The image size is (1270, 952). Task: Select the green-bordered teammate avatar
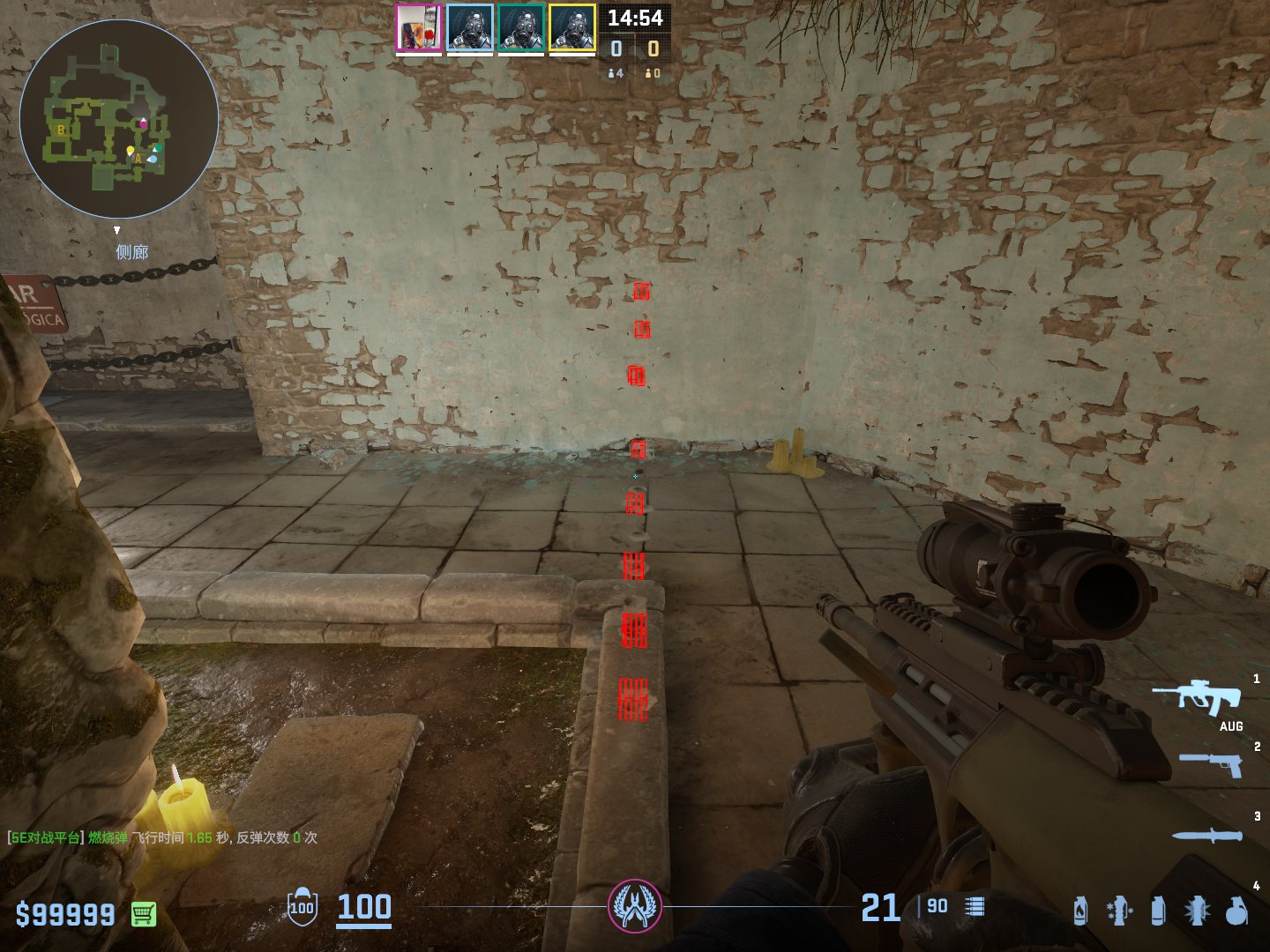point(521,28)
